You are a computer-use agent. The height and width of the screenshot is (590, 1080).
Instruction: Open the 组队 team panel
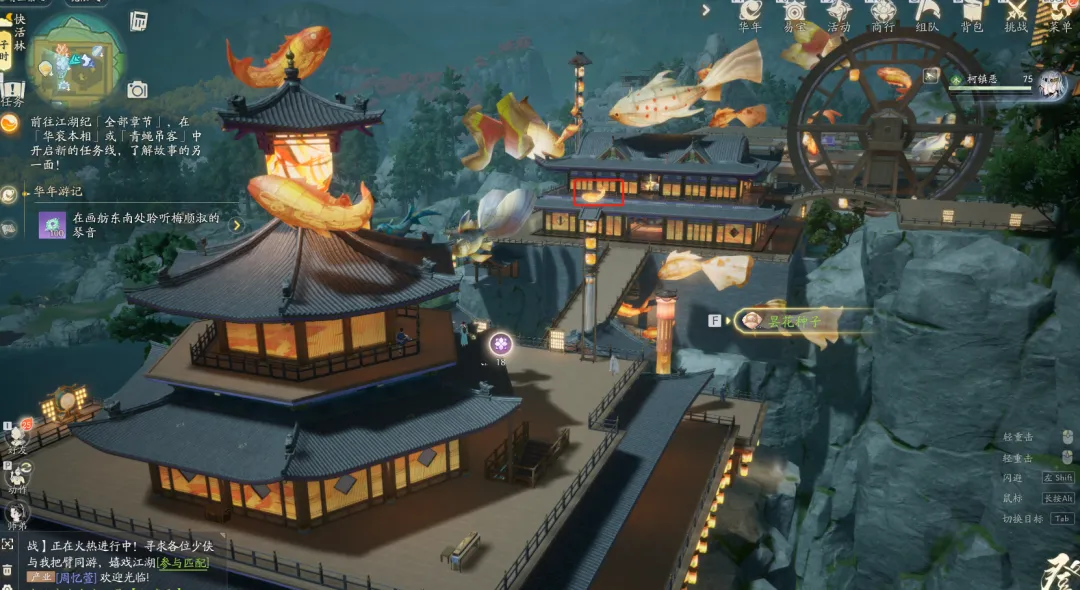point(927,13)
